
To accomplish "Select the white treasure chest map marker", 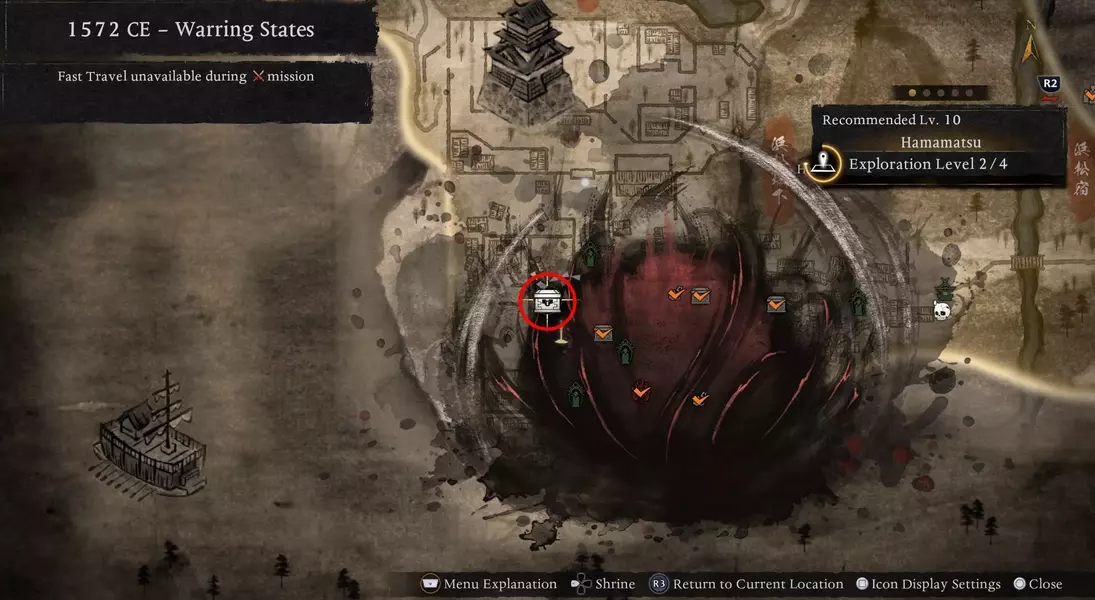I will click(548, 300).
